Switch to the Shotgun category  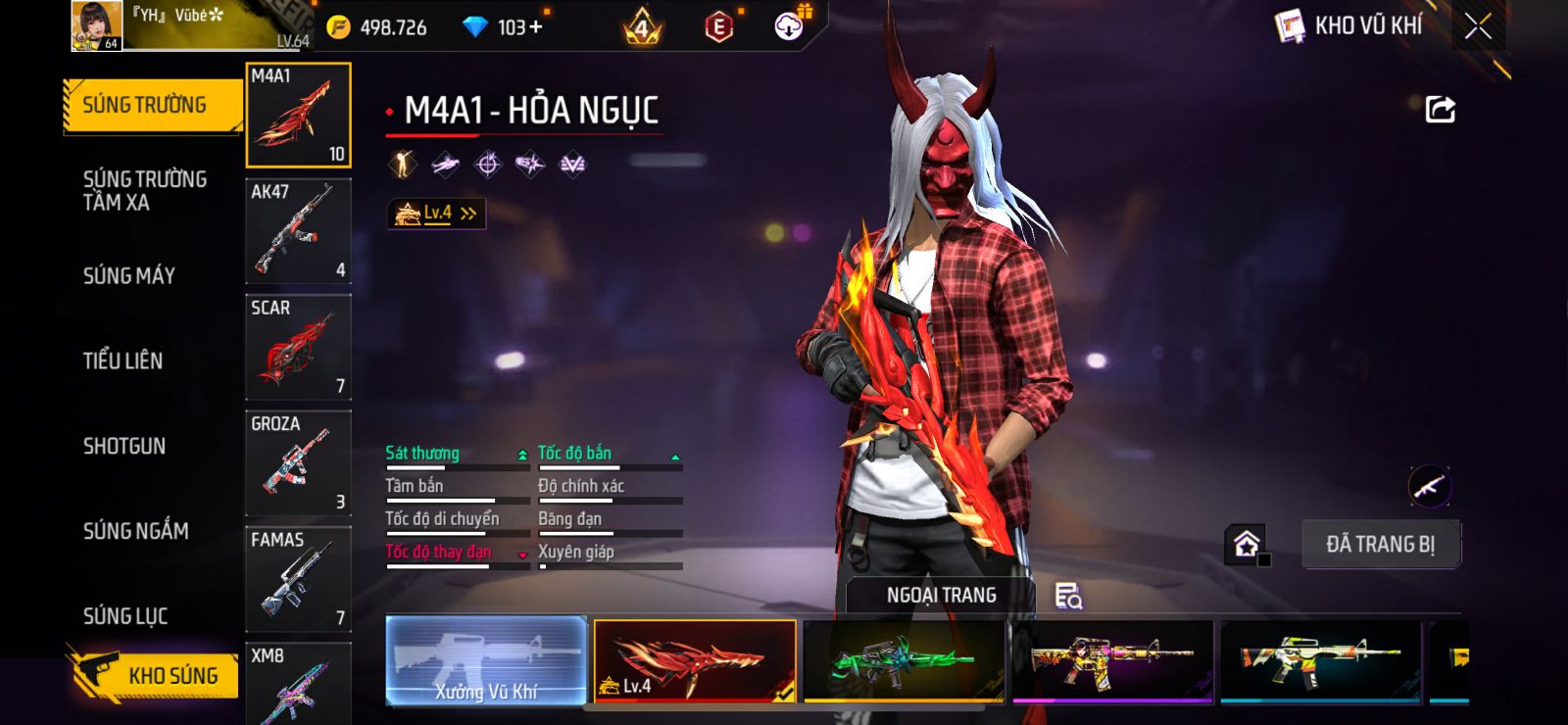(x=124, y=447)
